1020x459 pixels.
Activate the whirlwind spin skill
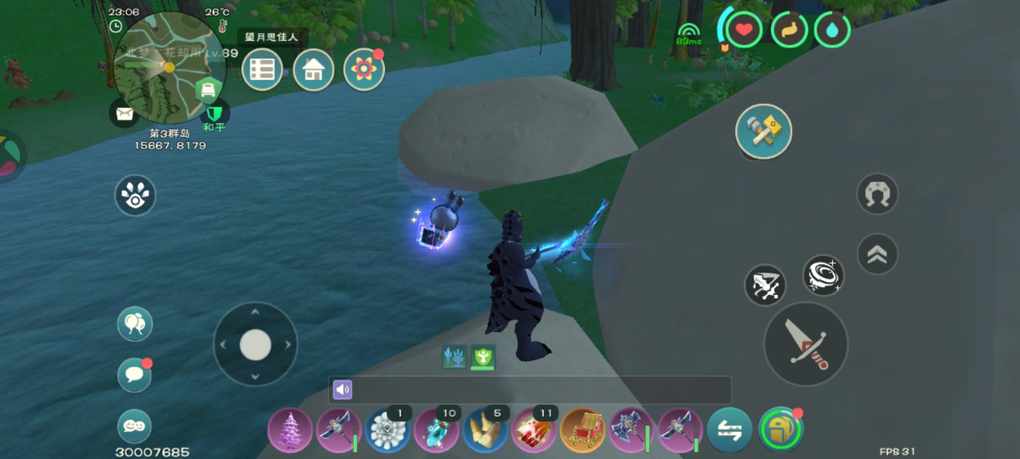click(x=823, y=275)
